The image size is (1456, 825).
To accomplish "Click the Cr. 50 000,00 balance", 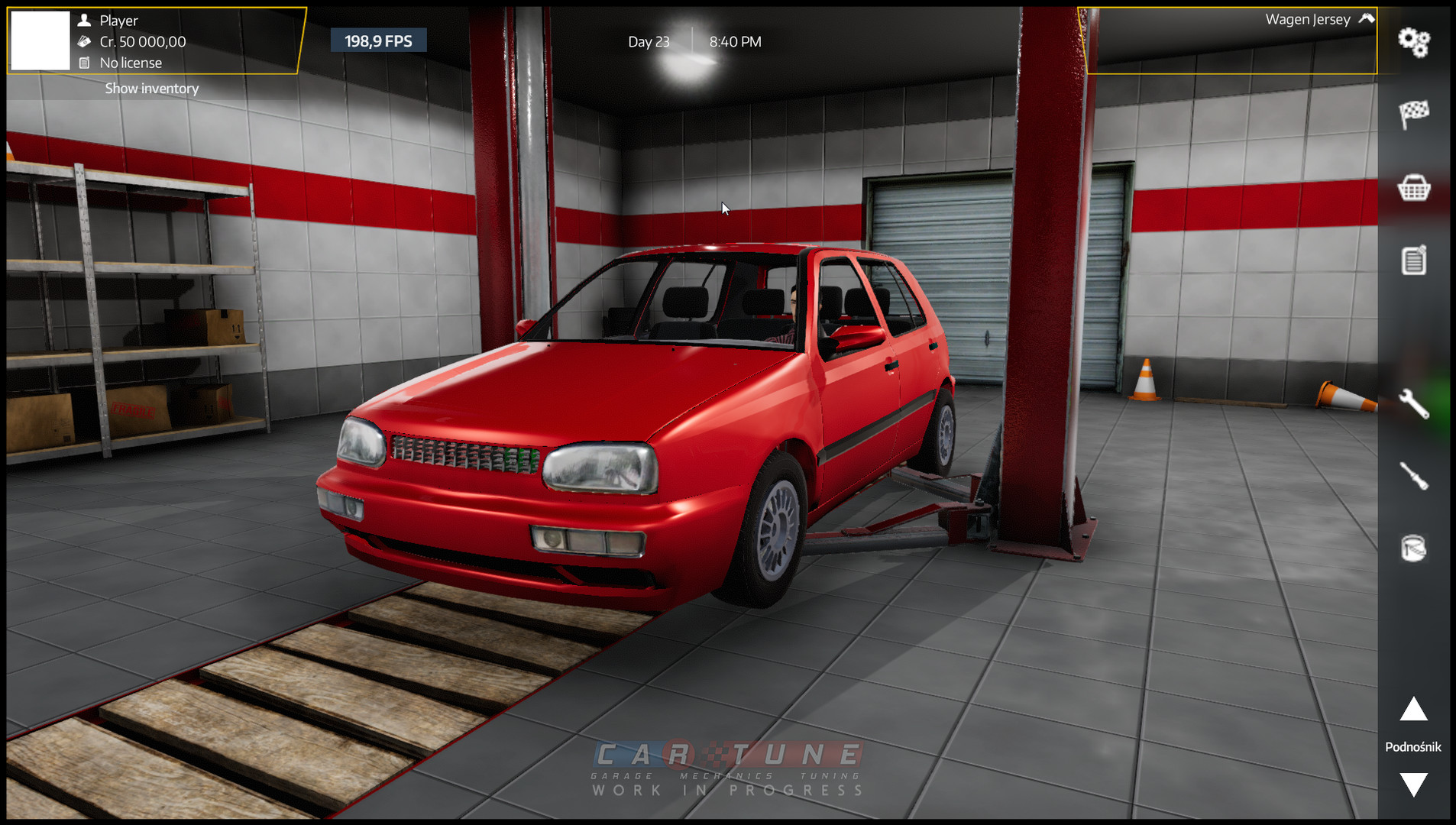I will tap(143, 42).
